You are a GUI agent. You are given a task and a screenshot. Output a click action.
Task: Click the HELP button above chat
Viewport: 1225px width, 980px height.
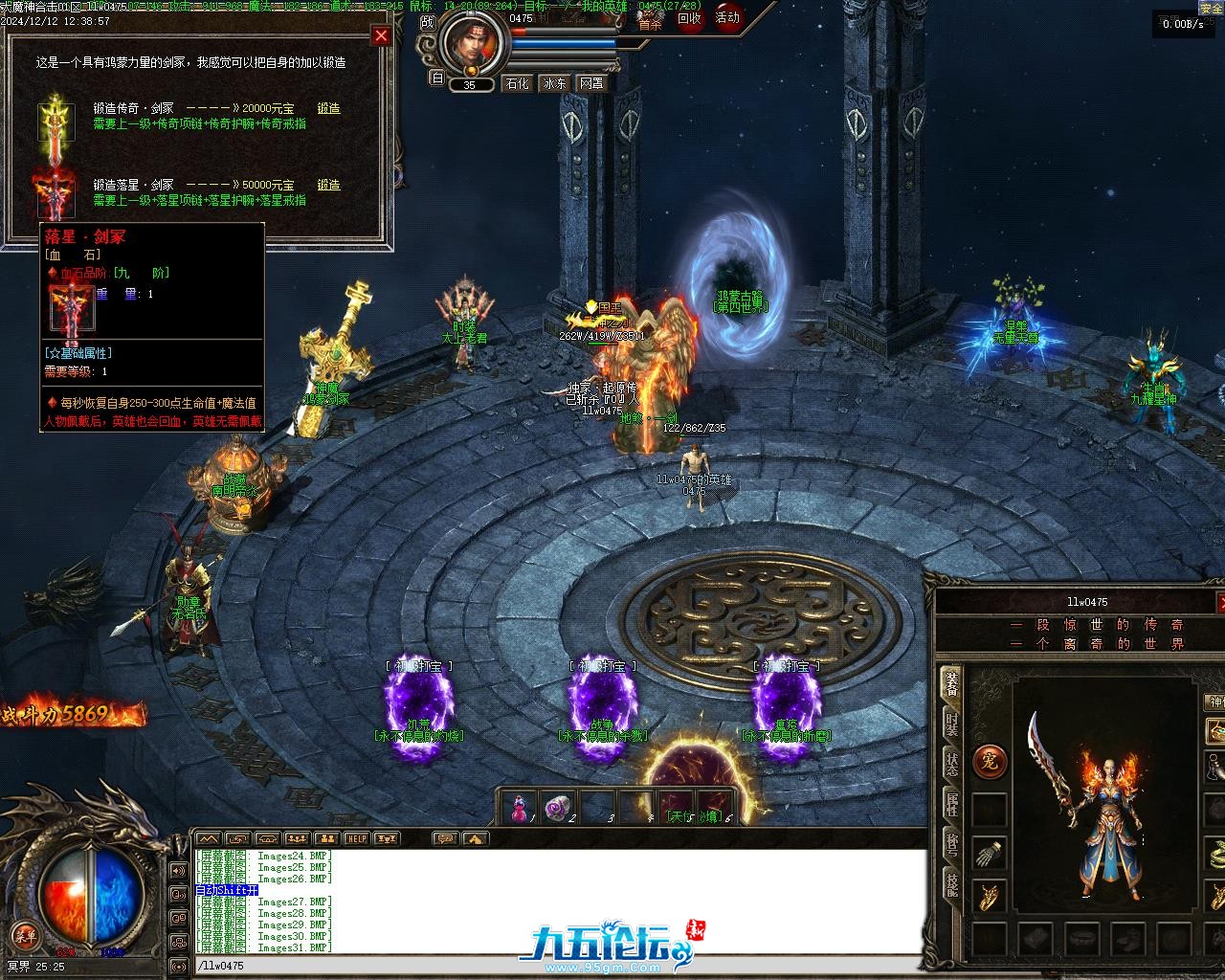pos(356,838)
